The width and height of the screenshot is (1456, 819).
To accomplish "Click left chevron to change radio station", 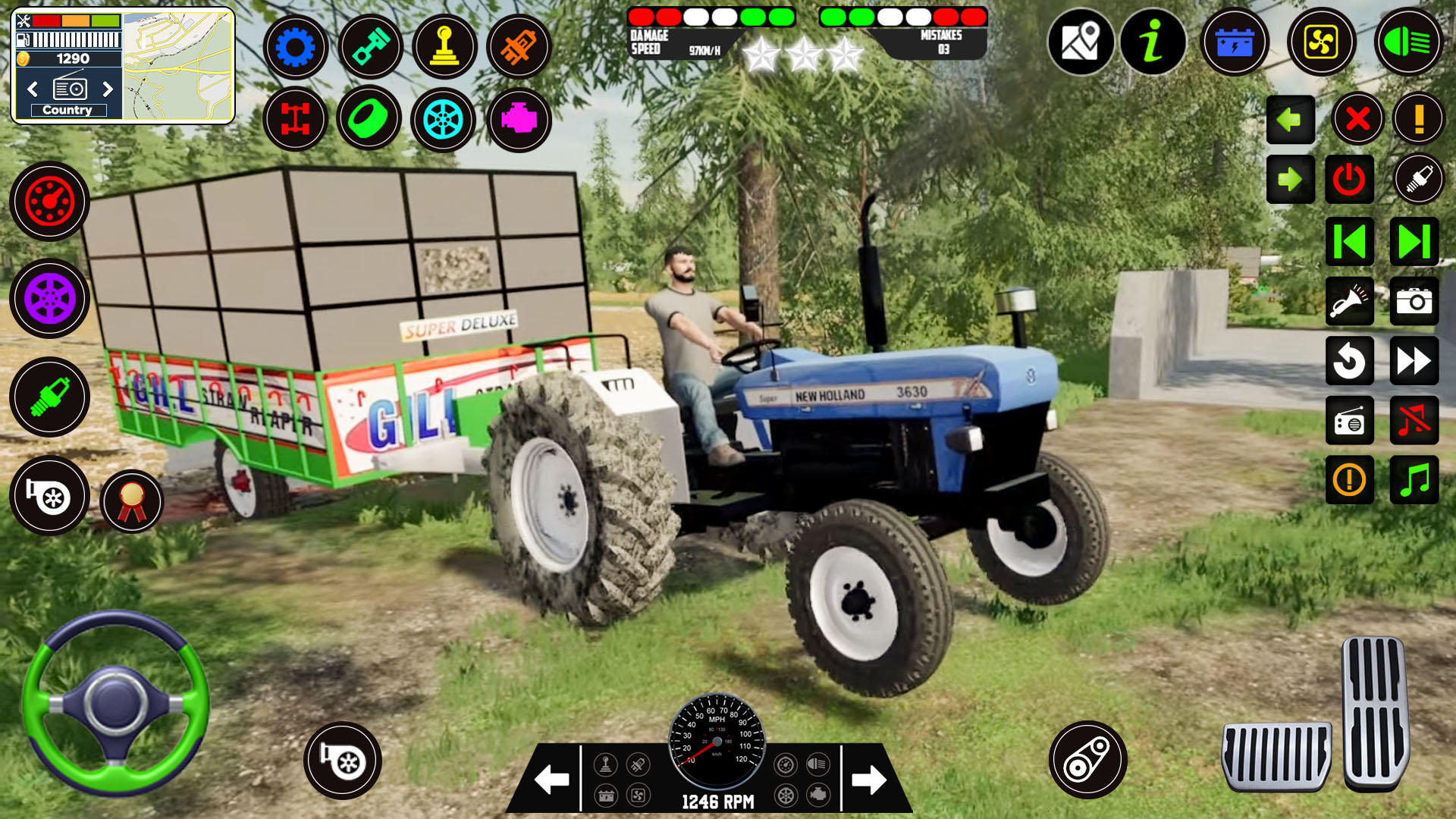I will coord(33,89).
